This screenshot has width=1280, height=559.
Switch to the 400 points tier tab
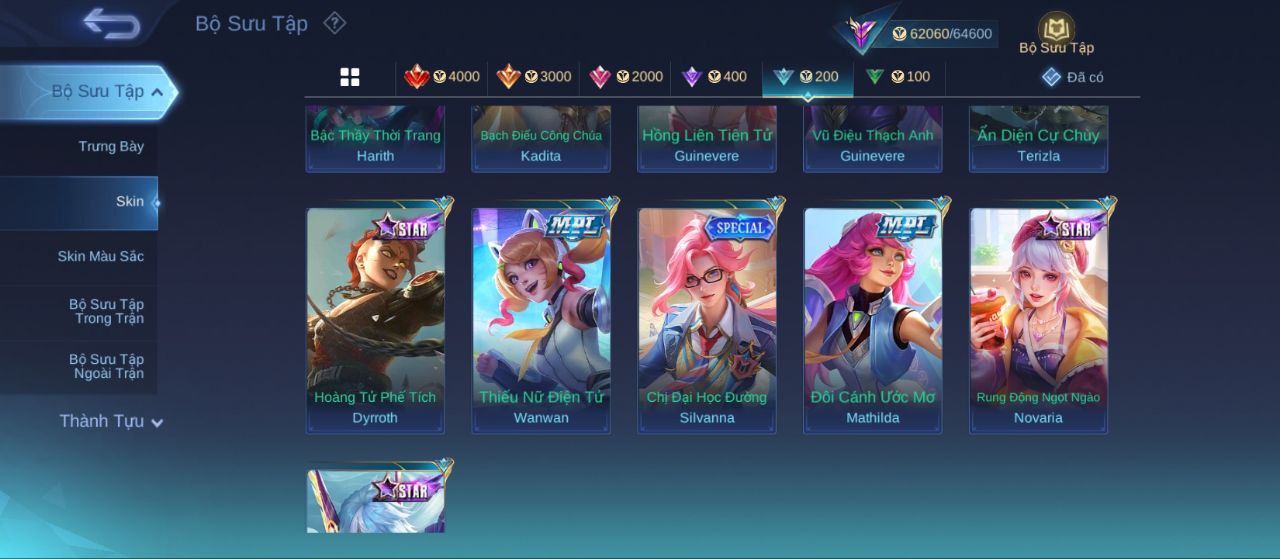714,77
